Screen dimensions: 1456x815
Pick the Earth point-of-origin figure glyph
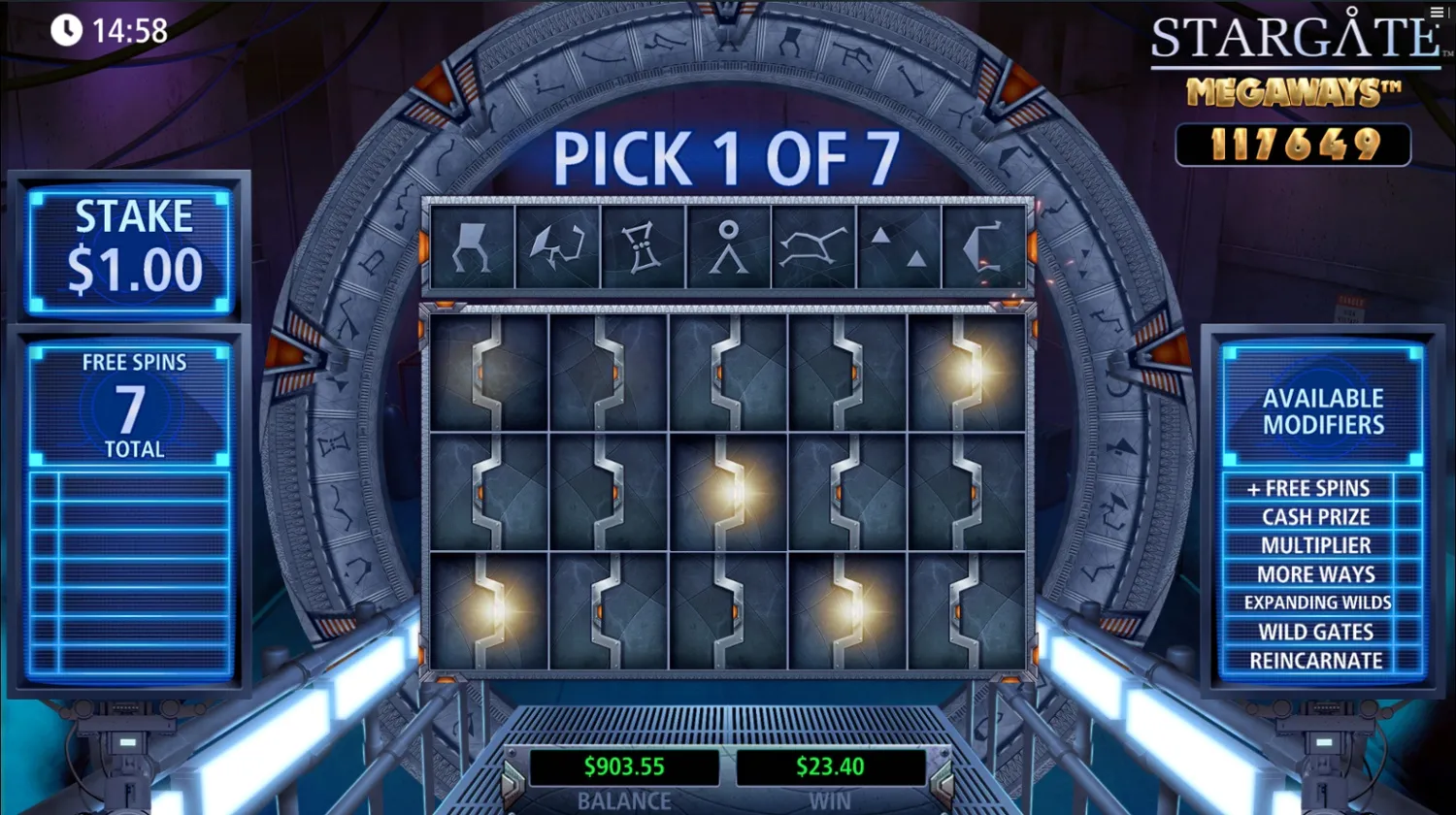728,245
